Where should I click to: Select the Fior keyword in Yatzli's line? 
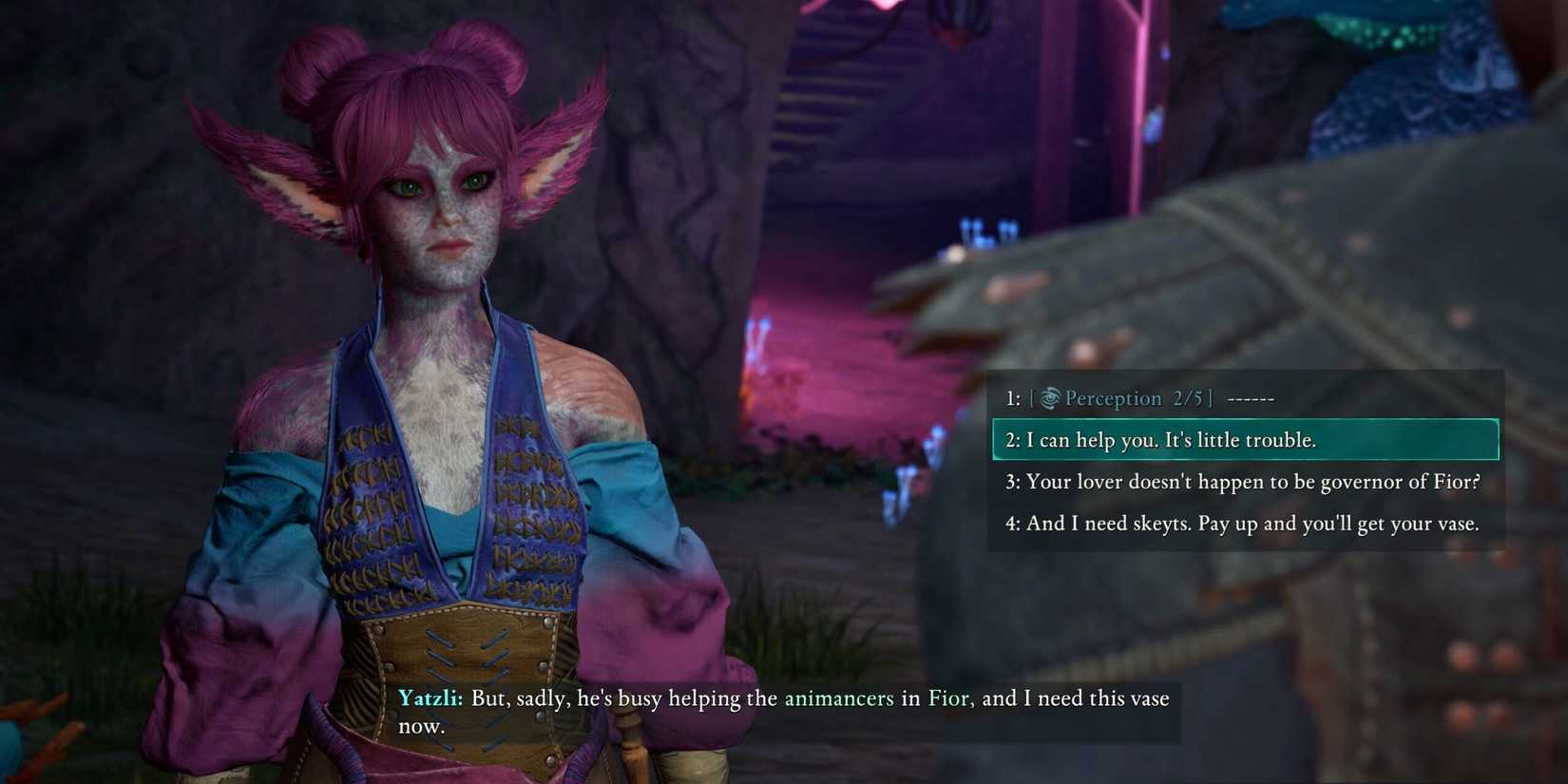[x=948, y=698]
